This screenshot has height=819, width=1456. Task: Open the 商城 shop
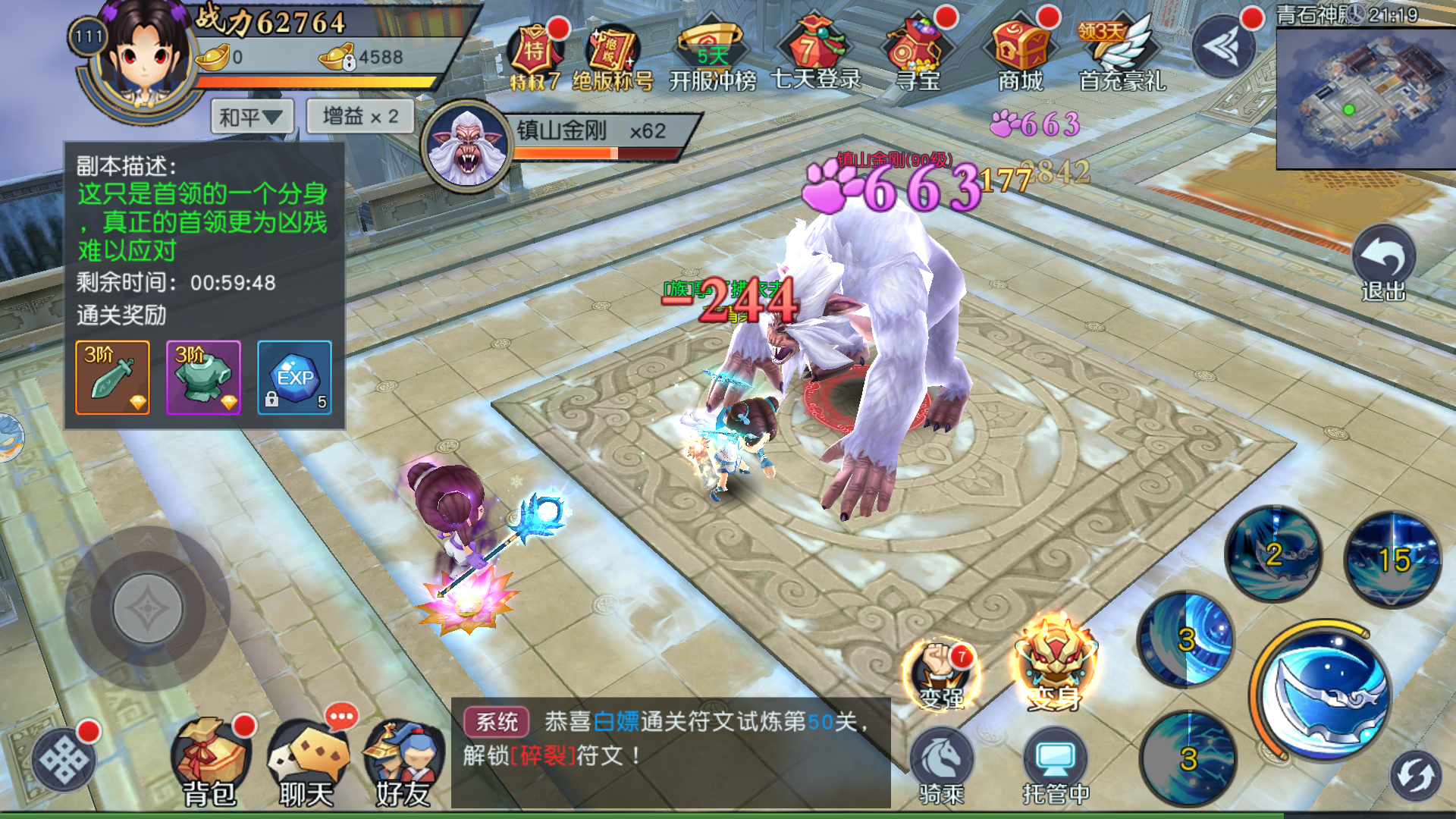1020,53
